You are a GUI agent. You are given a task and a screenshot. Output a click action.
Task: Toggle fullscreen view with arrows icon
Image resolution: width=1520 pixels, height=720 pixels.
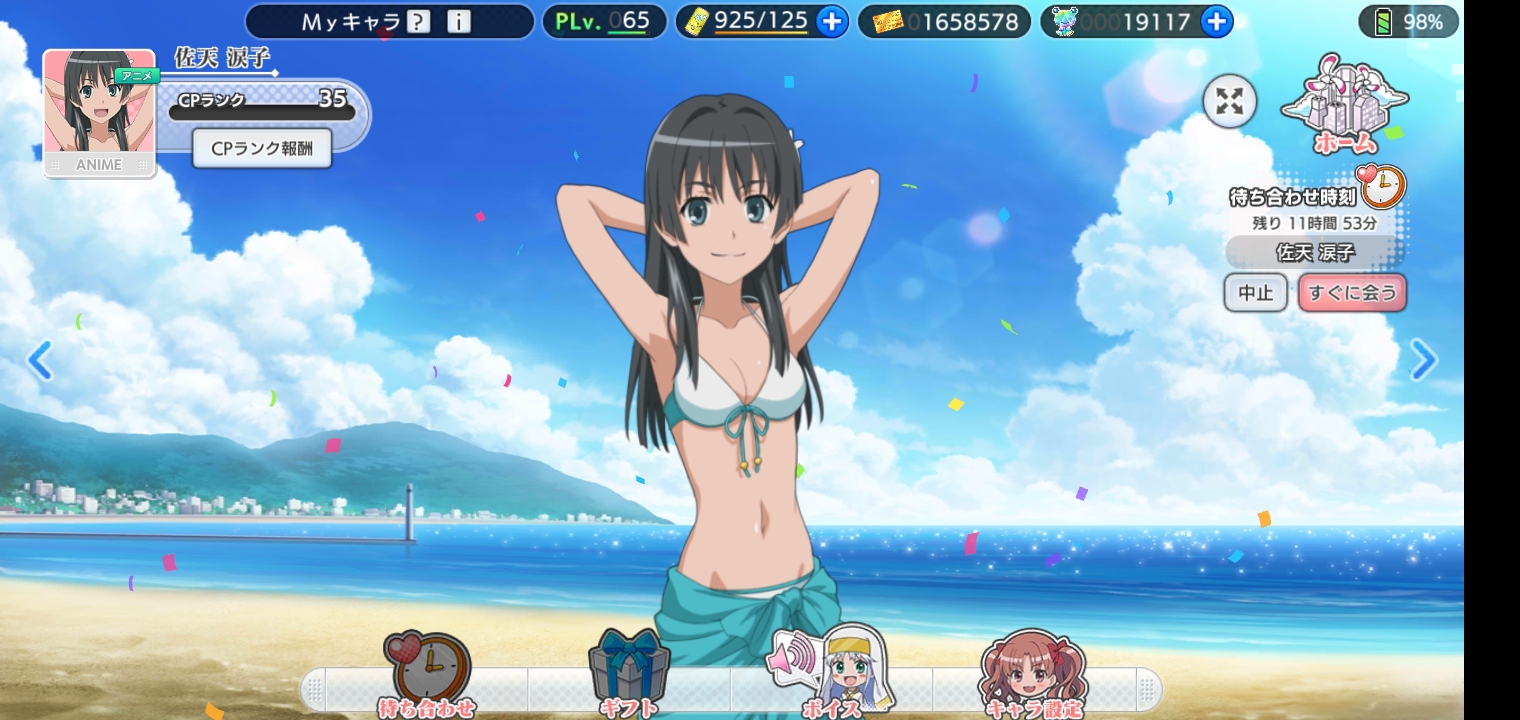click(1229, 101)
